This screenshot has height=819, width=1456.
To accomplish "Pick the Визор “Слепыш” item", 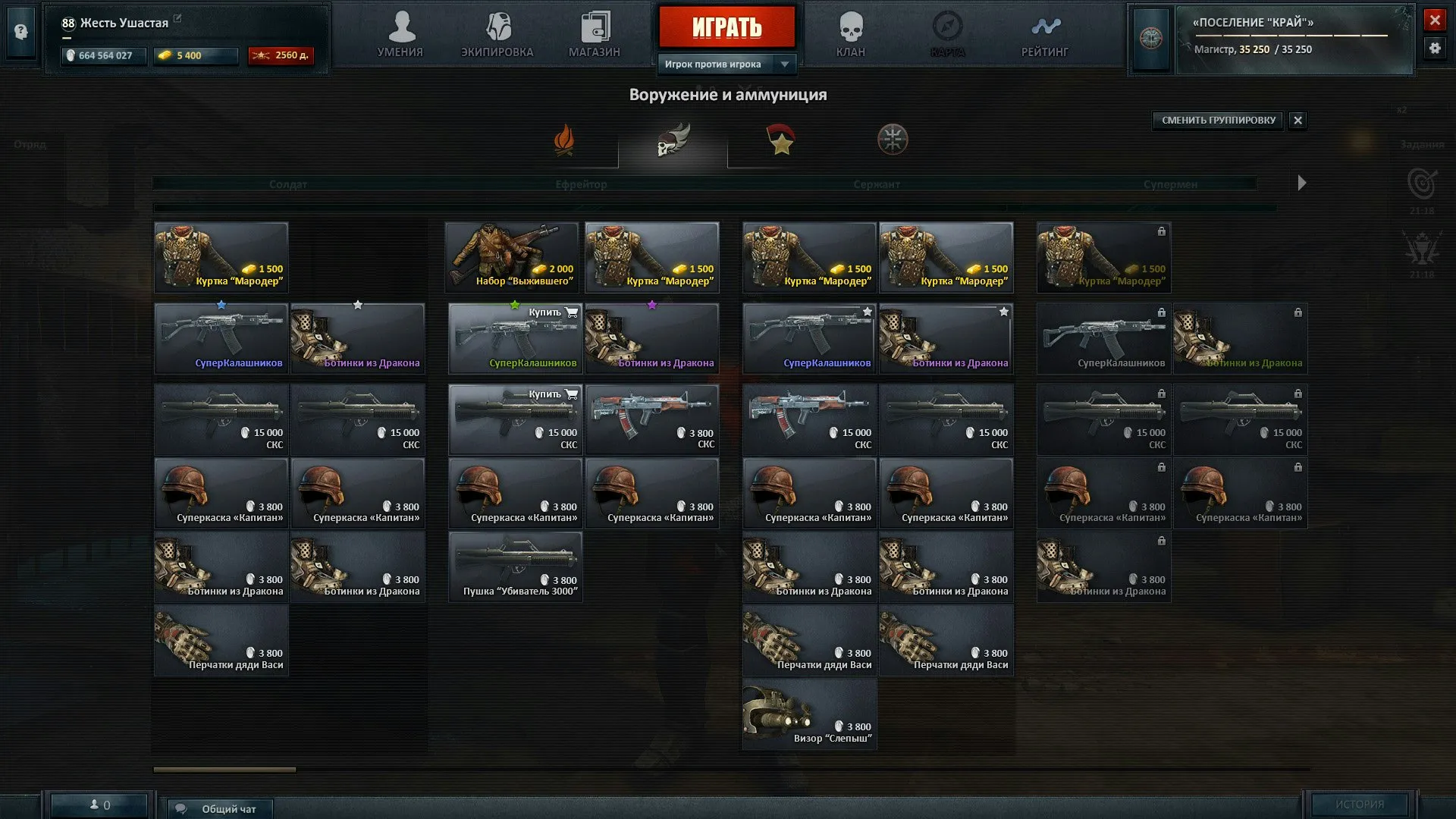I will point(809,714).
